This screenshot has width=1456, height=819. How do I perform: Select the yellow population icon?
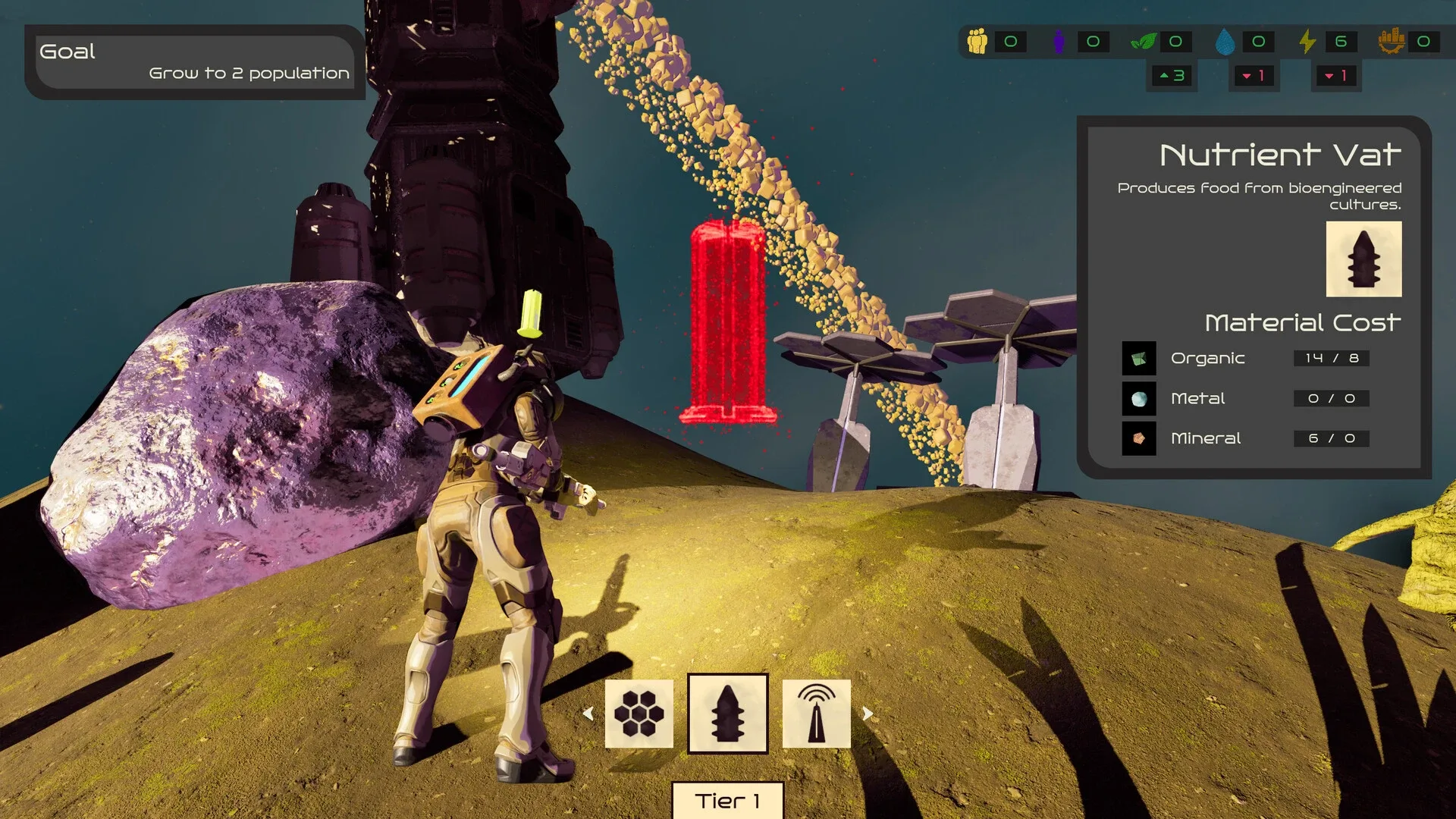[977, 42]
